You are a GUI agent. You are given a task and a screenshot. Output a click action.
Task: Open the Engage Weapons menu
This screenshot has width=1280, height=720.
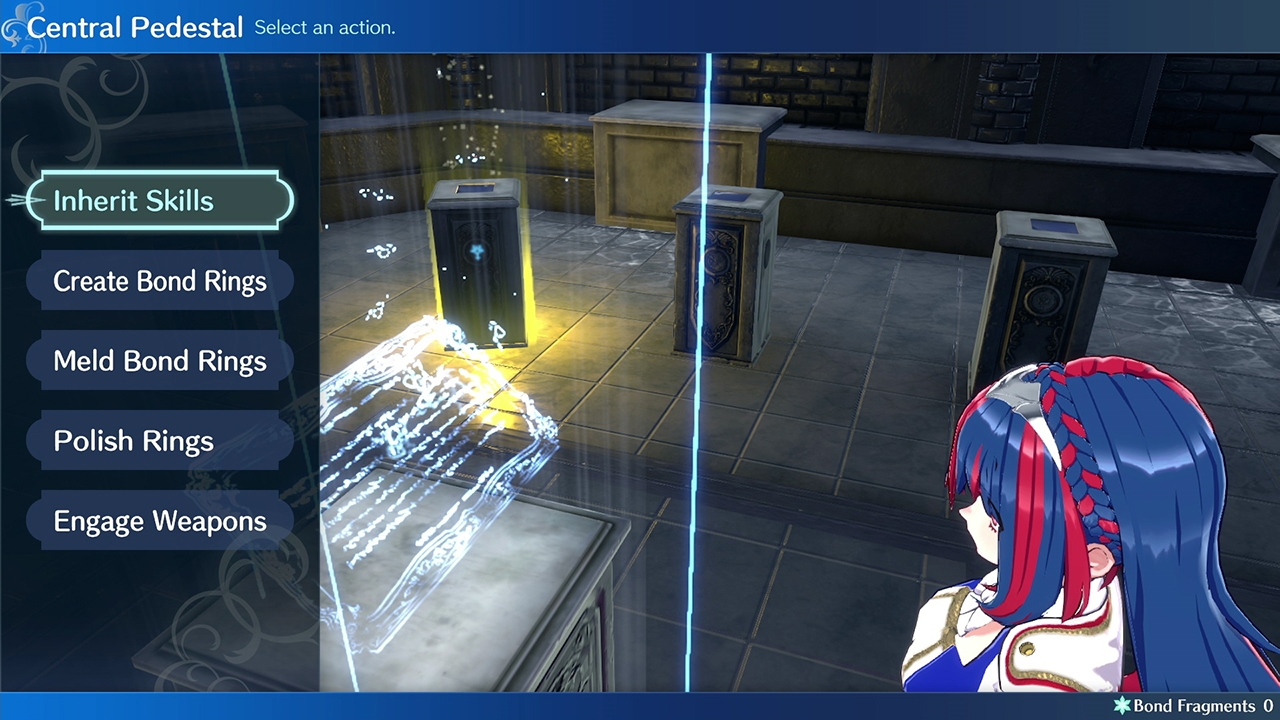(160, 521)
